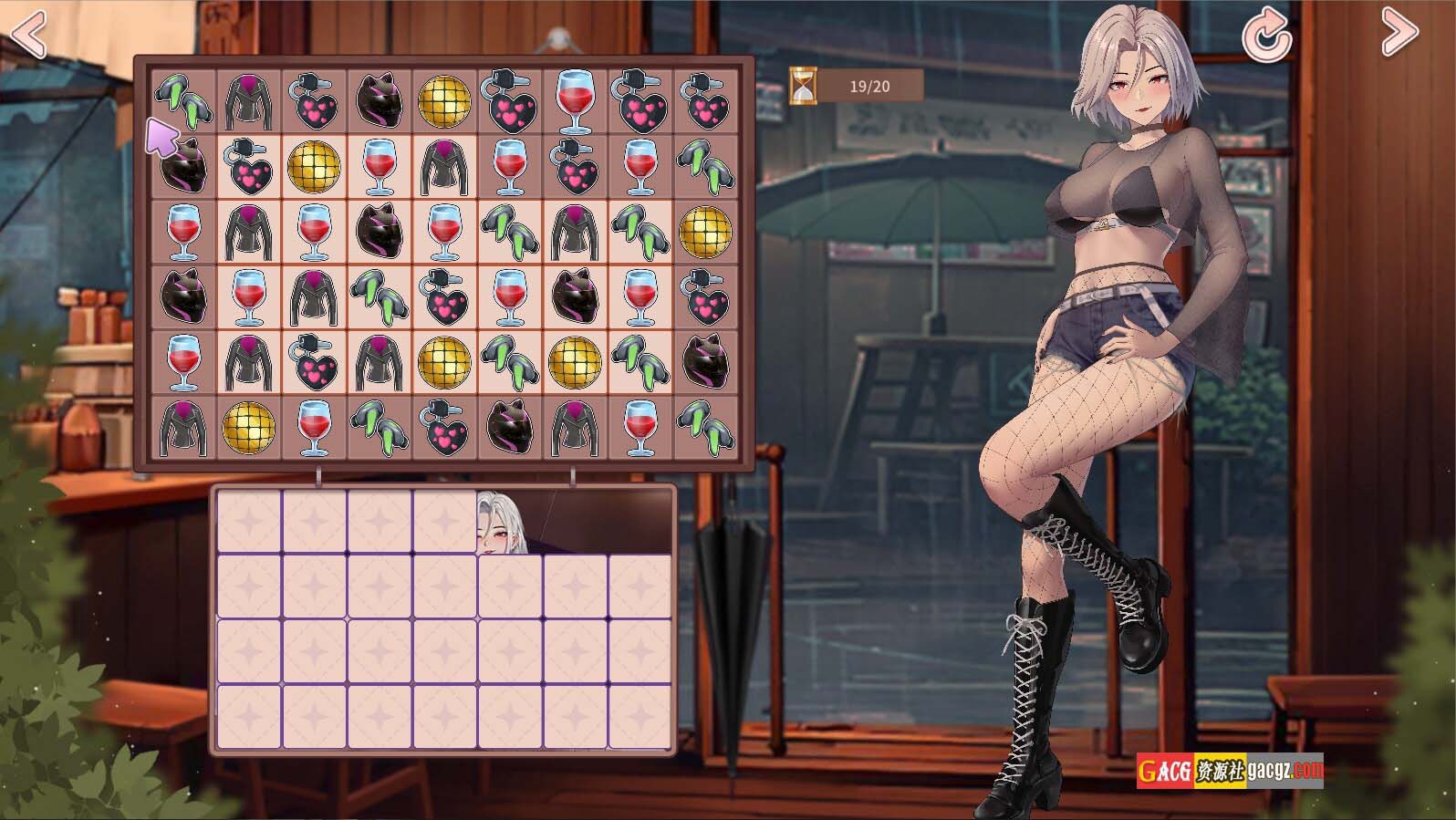This screenshot has width=1456, height=820.
Task: Advance with the right arrow button
Action: pos(1399,33)
